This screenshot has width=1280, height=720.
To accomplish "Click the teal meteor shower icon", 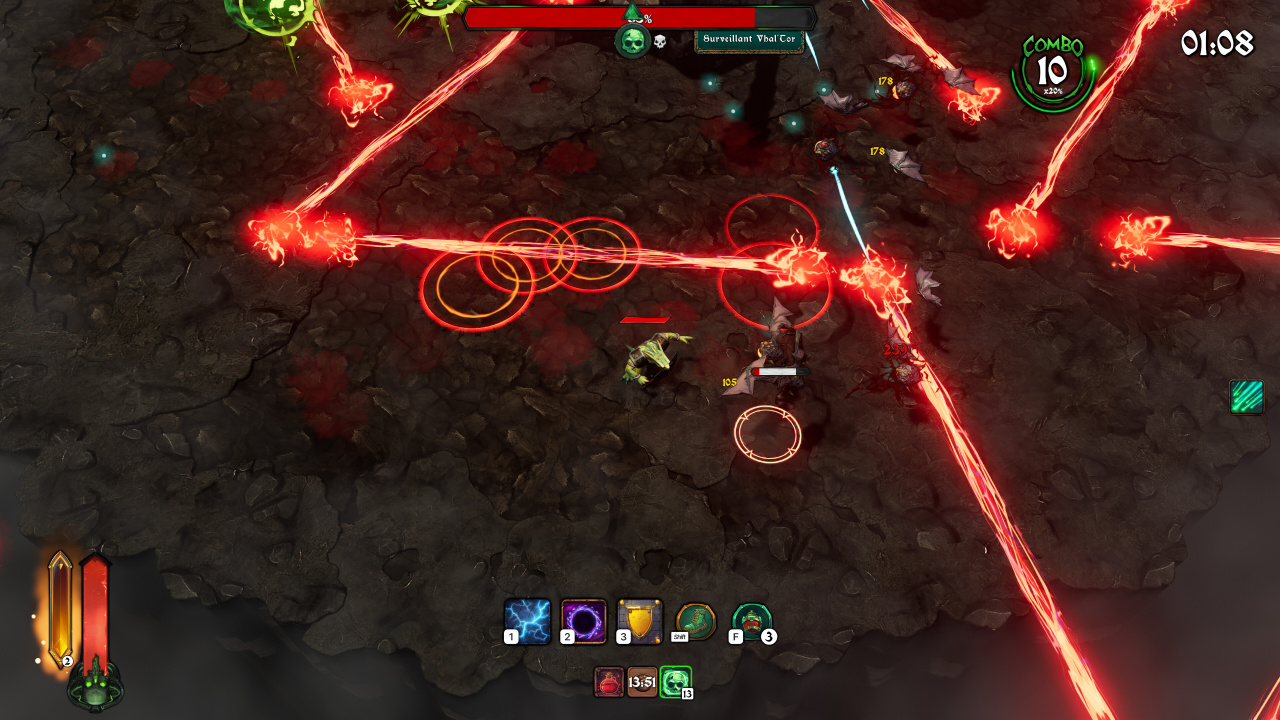I will click(x=1246, y=396).
